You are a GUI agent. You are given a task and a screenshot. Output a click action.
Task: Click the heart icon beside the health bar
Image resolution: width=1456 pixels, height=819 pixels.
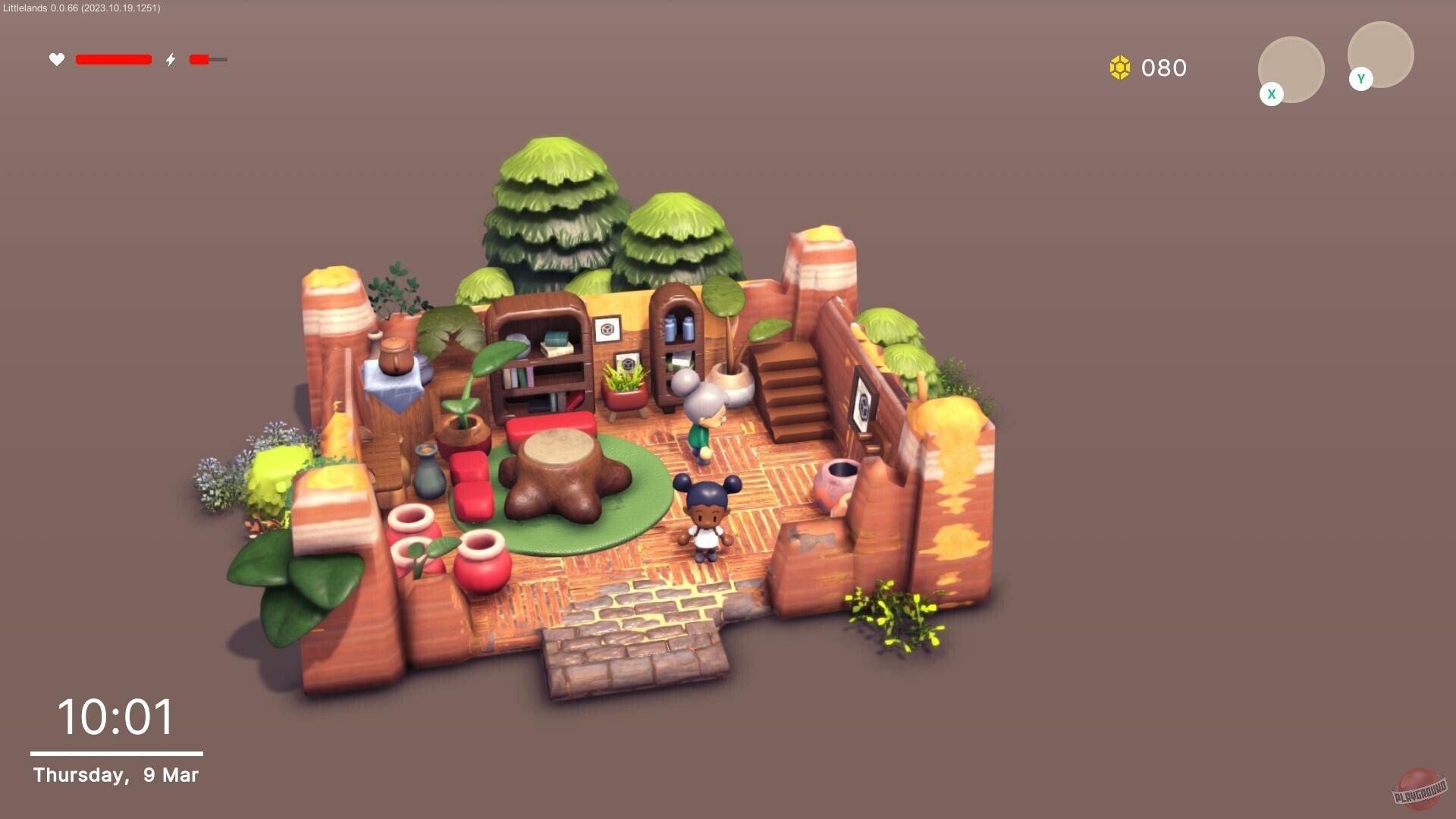[57, 59]
